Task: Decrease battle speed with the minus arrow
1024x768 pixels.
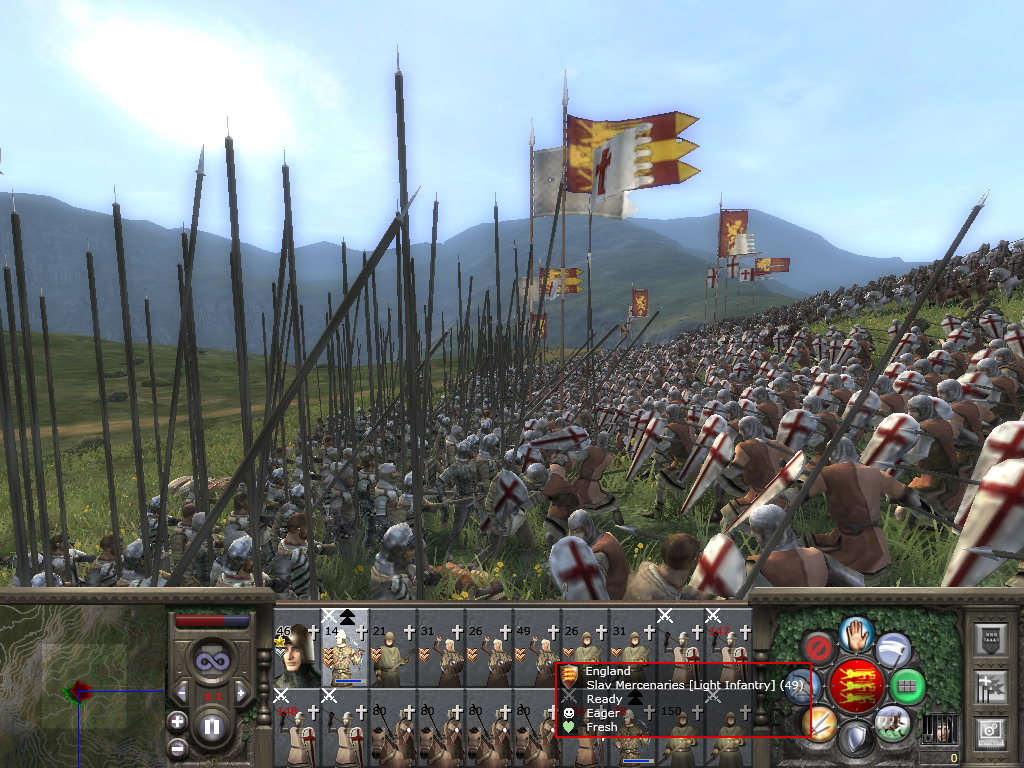Action: pyautogui.click(x=182, y=691)
